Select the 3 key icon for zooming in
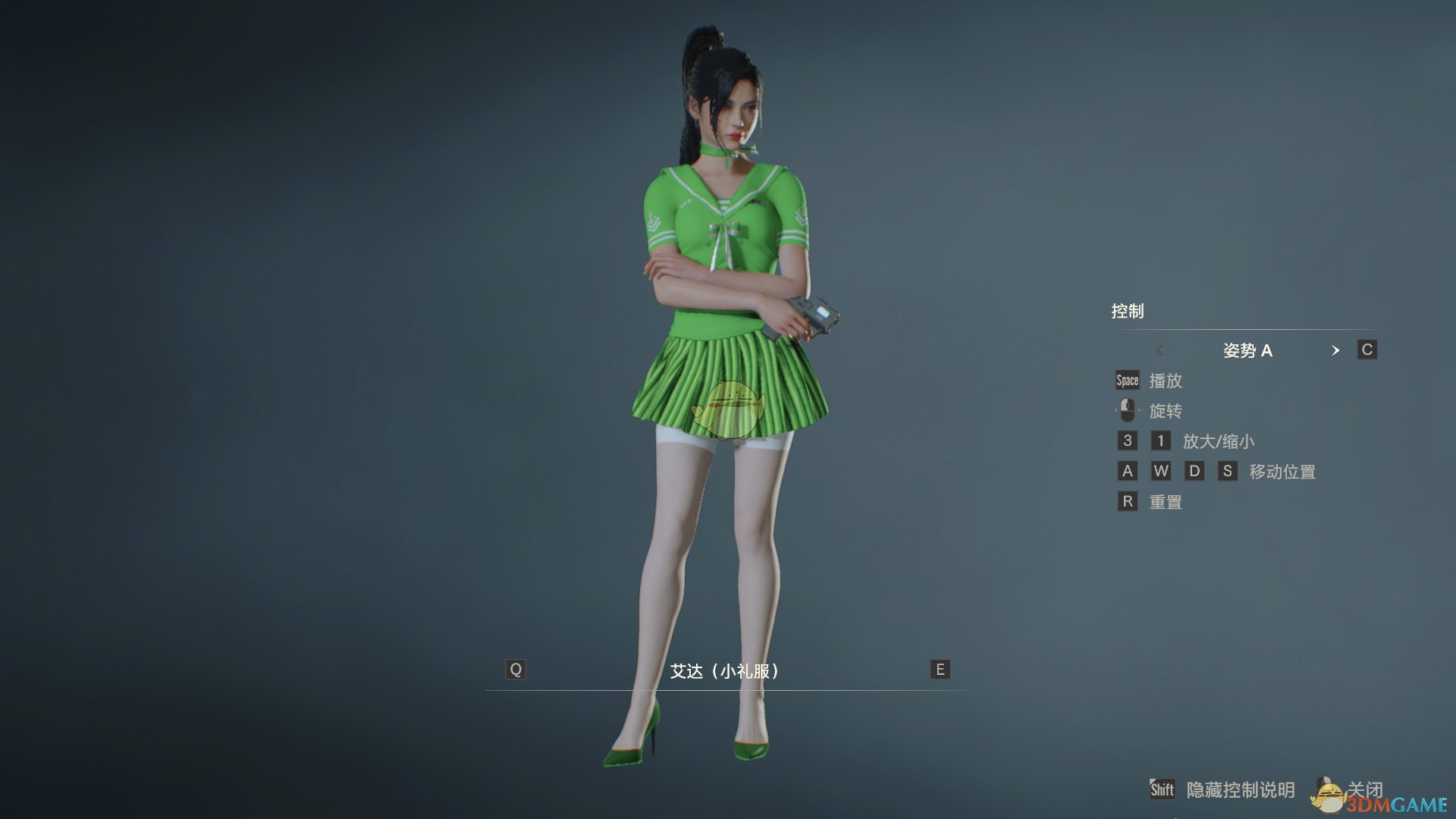The width and height of the screenshot is (1456, 819). tap(1128, 441)
